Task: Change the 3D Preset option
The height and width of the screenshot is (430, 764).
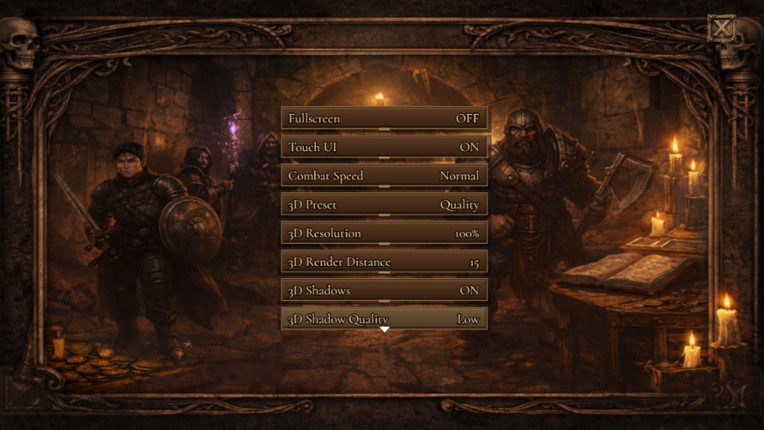Action: 384,205
